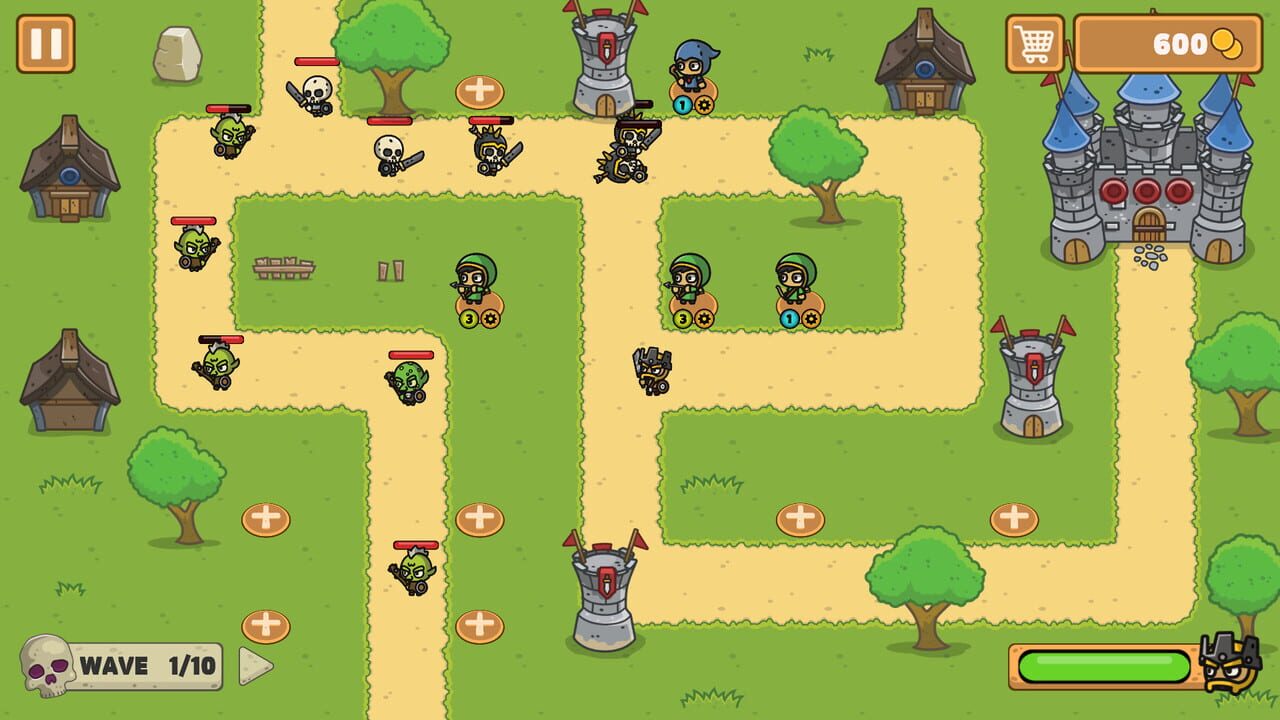The image size is (1280, 720).
Task: Select the armored knight enemy on the path
Action: 651,370
